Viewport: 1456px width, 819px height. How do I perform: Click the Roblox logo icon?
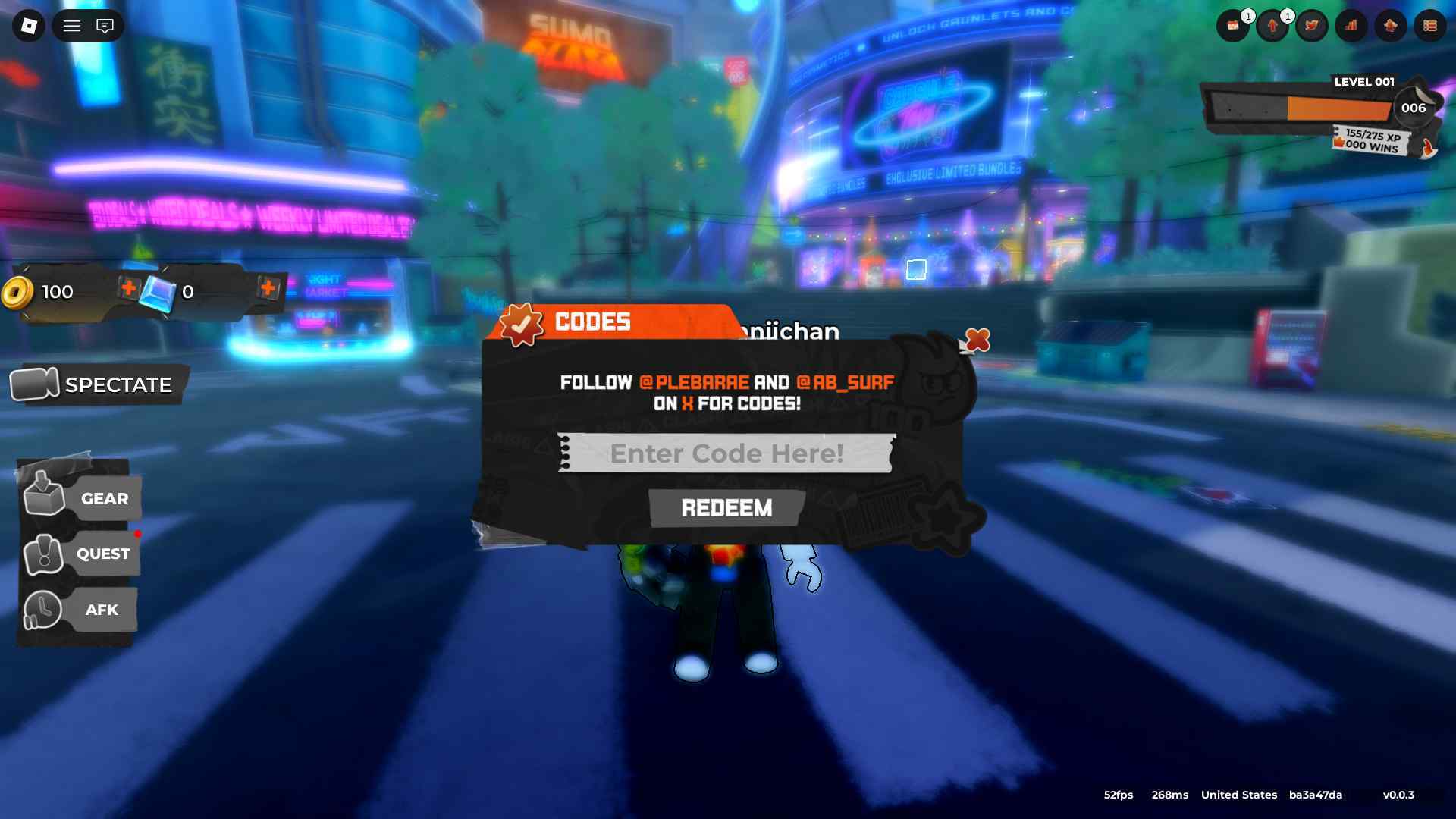(x=28, y=25)
